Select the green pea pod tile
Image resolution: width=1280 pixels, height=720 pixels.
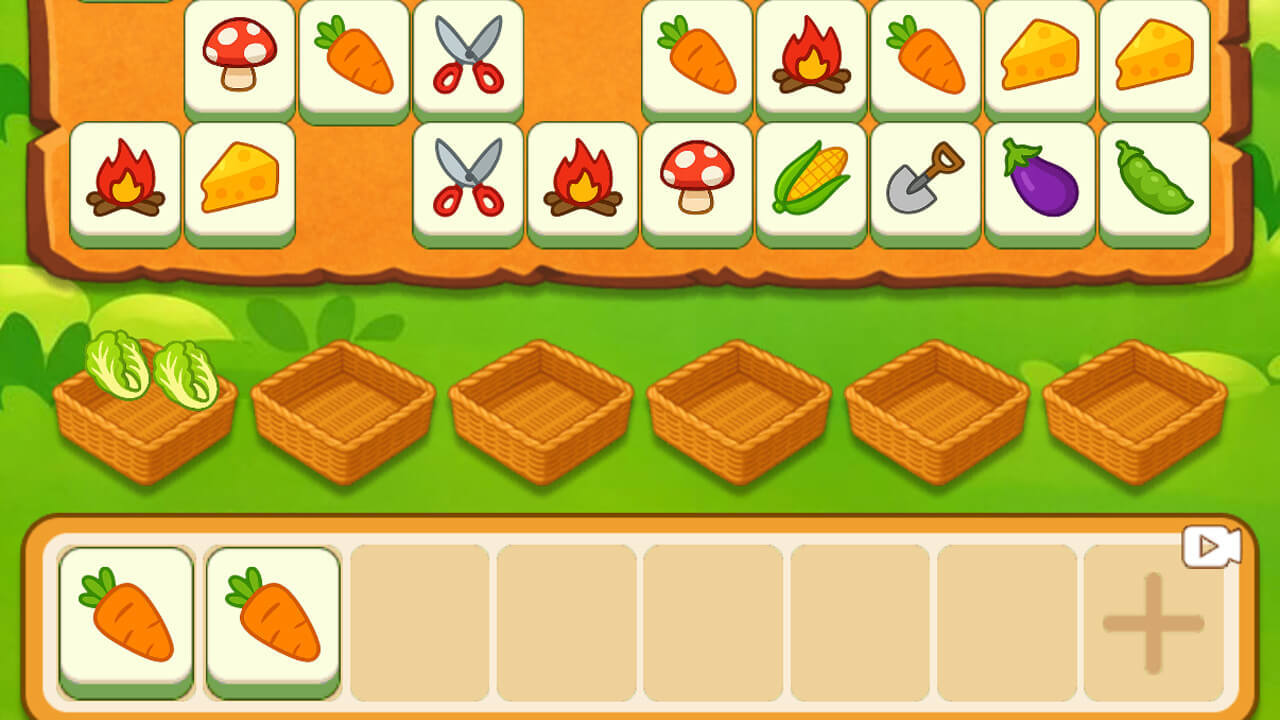pyautogui.click(x=1154, y=180)
